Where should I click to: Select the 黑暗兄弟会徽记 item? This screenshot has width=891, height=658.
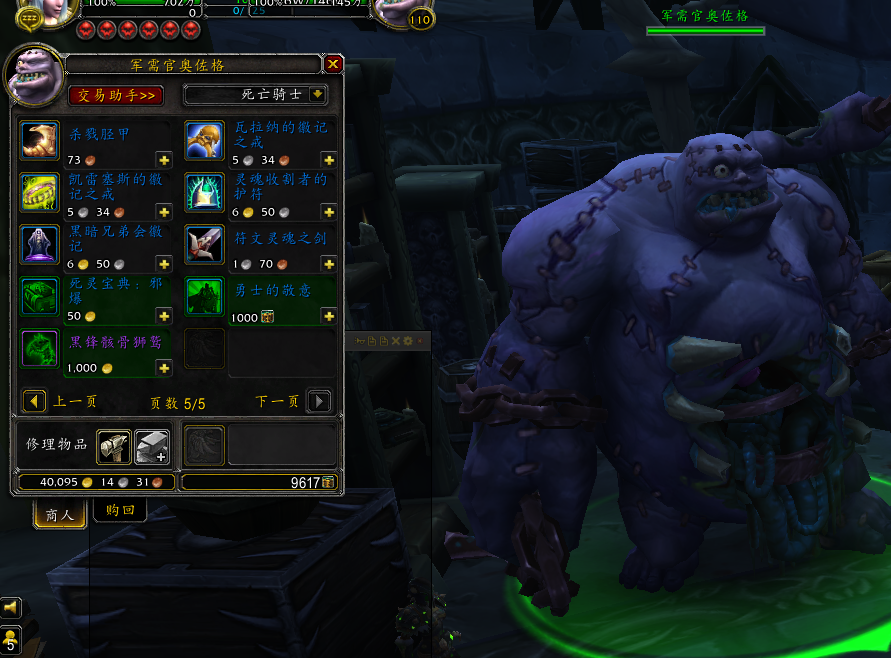(x=40, y=245)
